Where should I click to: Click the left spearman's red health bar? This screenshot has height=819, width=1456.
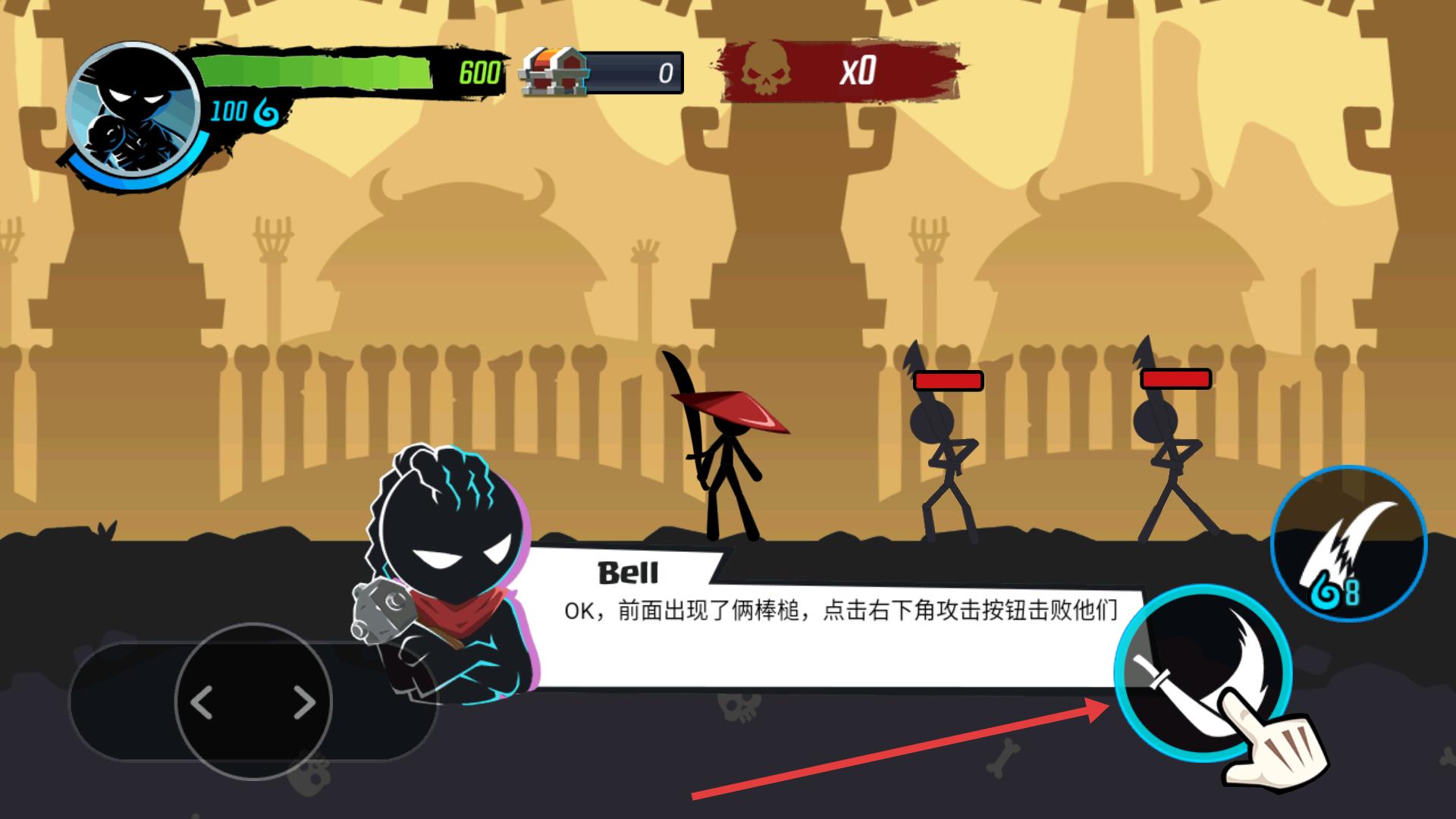[947, 381]
